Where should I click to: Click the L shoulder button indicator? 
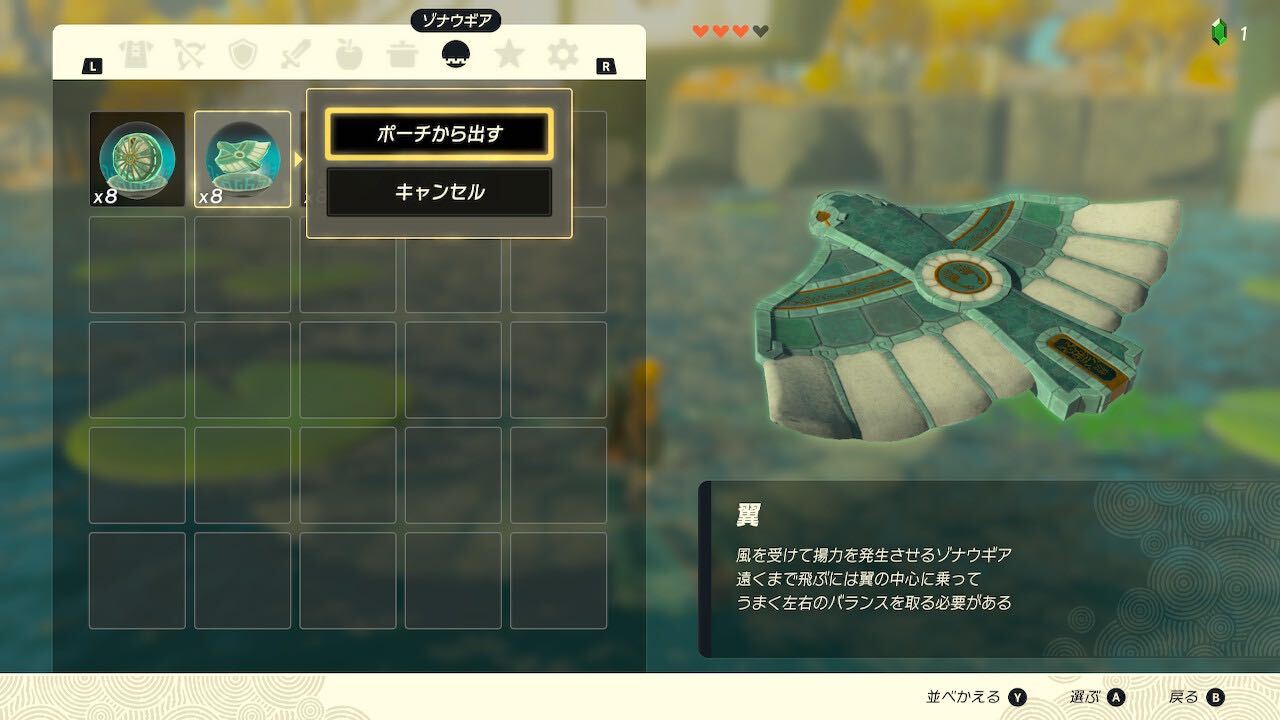[x=93, y=67]
